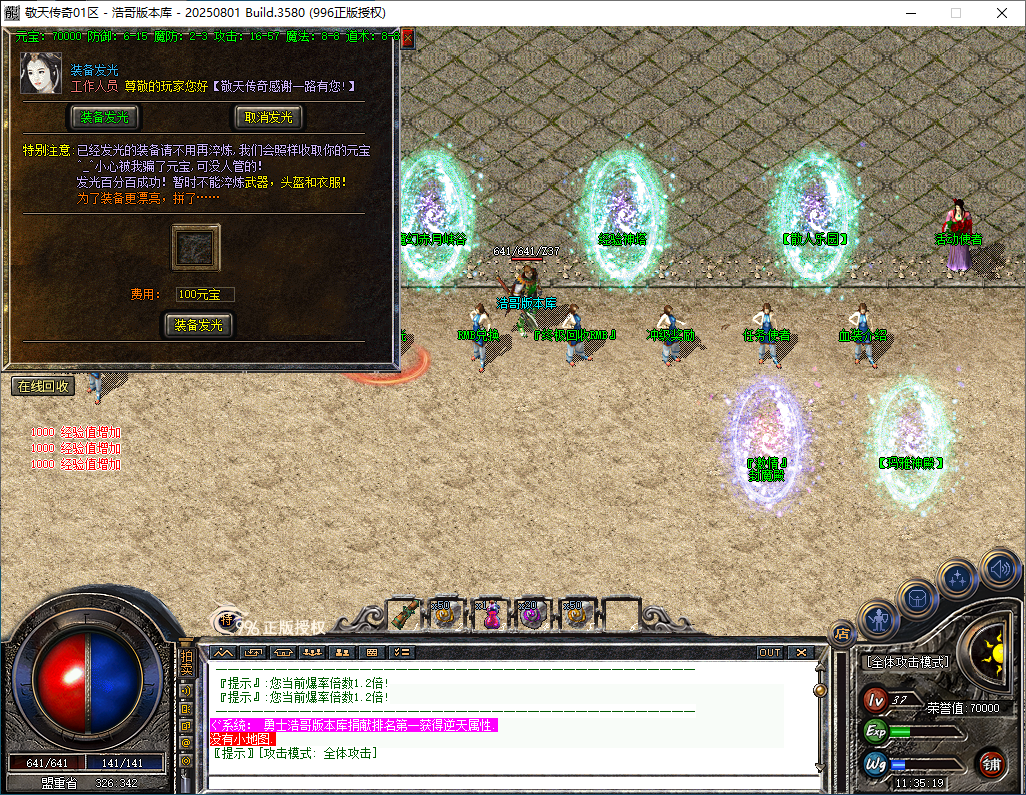The height and width of the screenshot is (795, 1026).
Task: Use the purple x20 hotbar item
Action: point(532,615)
